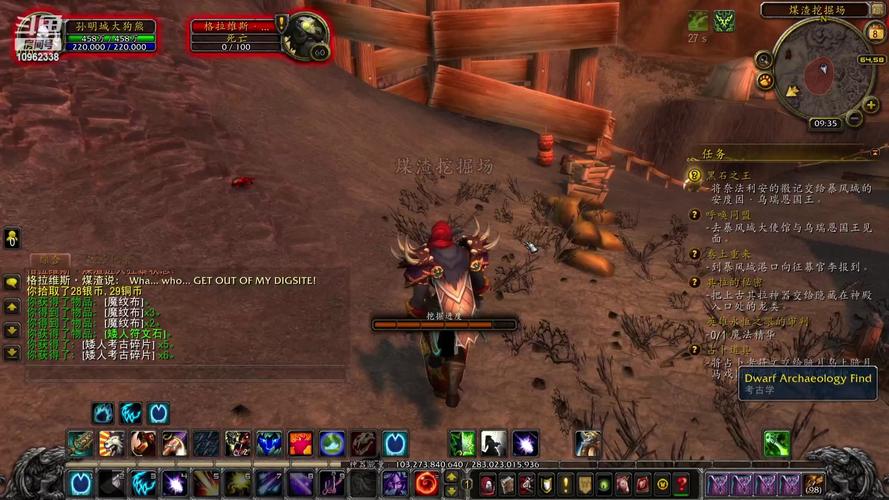The height and width of the screenshot is (500, 889).
Task: Click the circular minimap
Action: (823, 68)
